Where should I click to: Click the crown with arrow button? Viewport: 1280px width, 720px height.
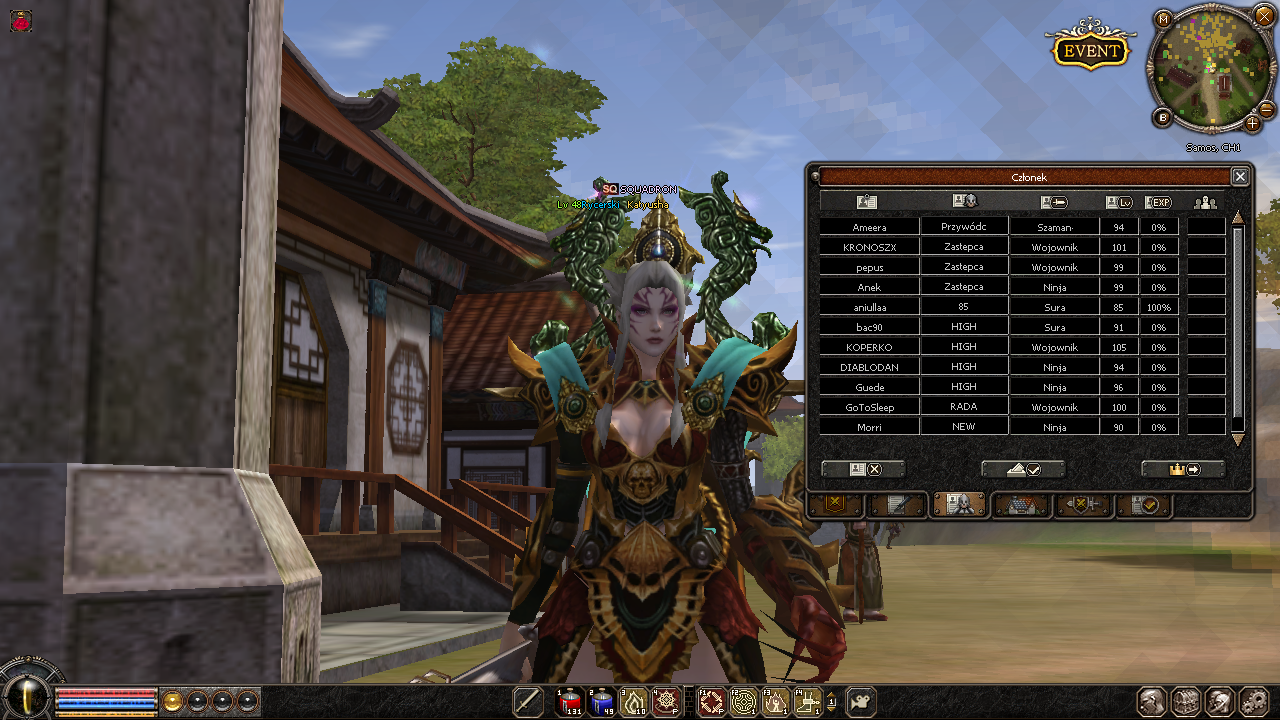point(1183,469)
